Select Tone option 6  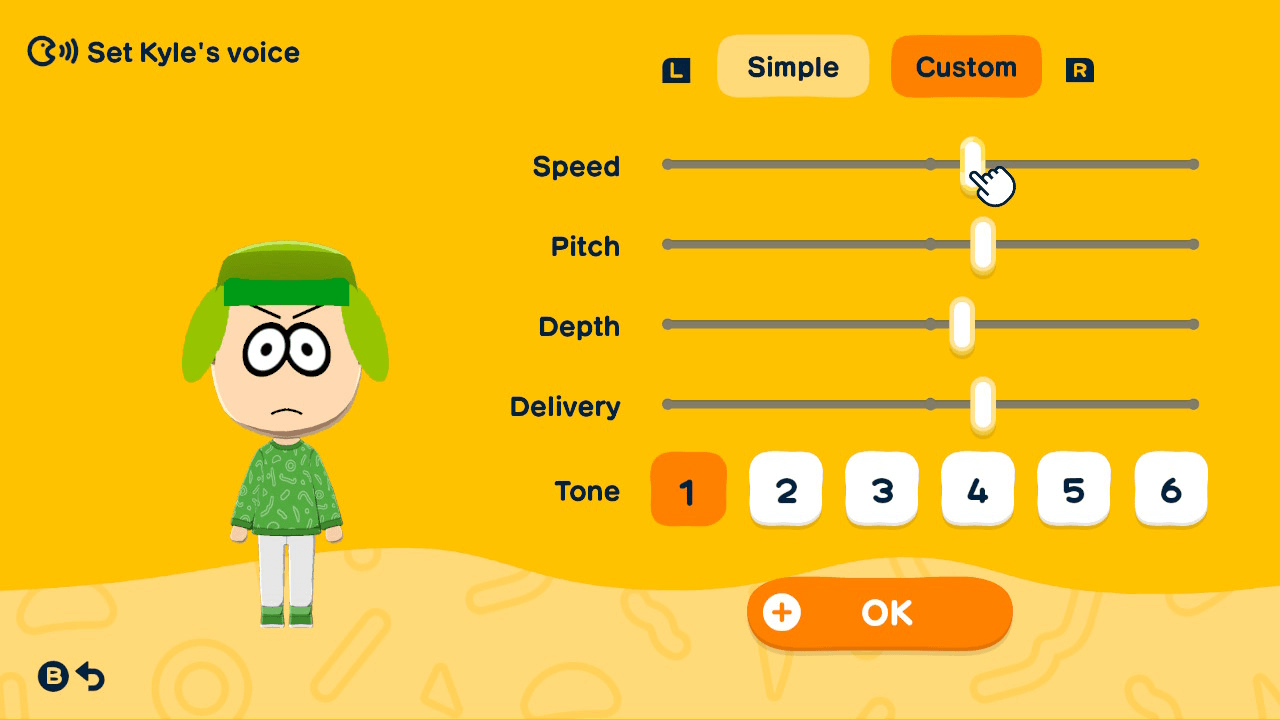pyautogui.click(x=1171, y=489)
